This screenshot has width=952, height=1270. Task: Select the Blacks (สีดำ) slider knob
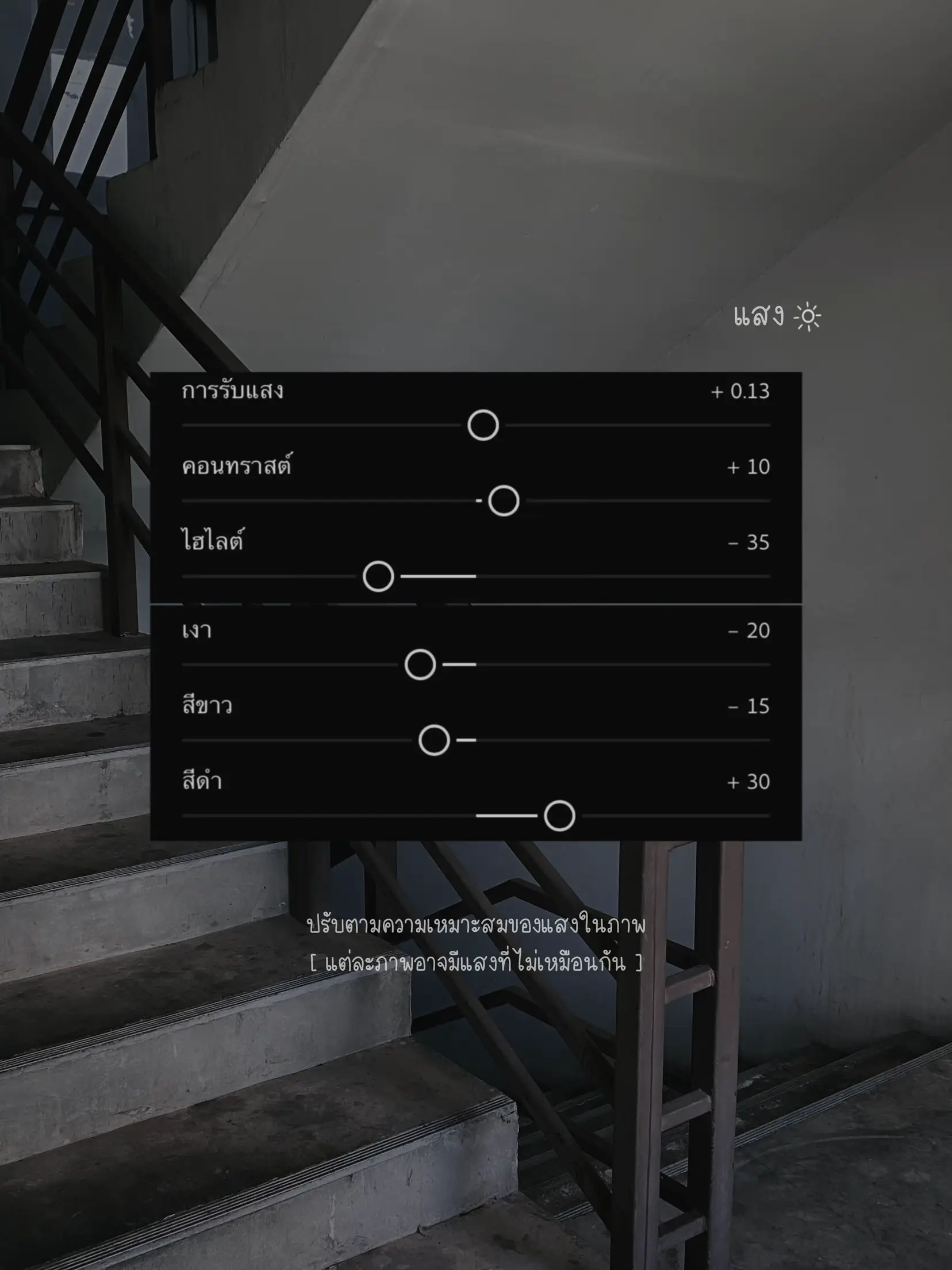click(559, 816)
